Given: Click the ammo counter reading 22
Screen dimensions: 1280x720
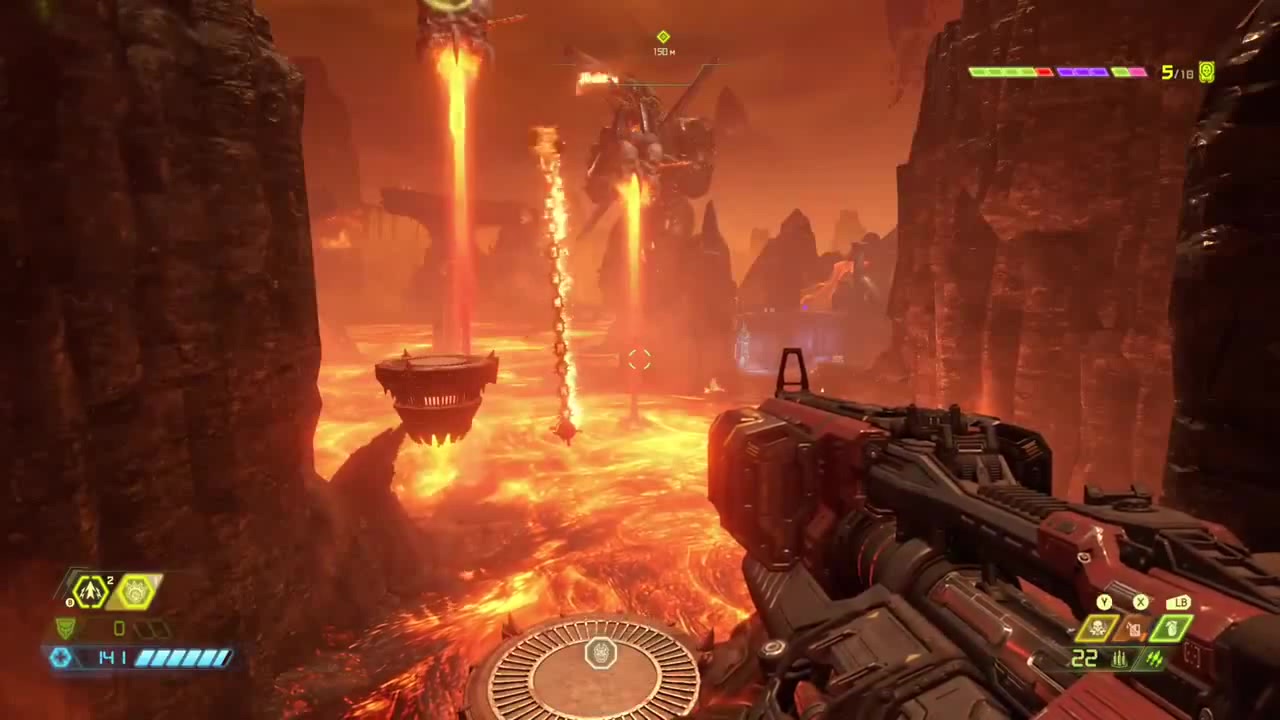Looking at the screenshot, I should pyautogui.click(x=1085, y=657).
